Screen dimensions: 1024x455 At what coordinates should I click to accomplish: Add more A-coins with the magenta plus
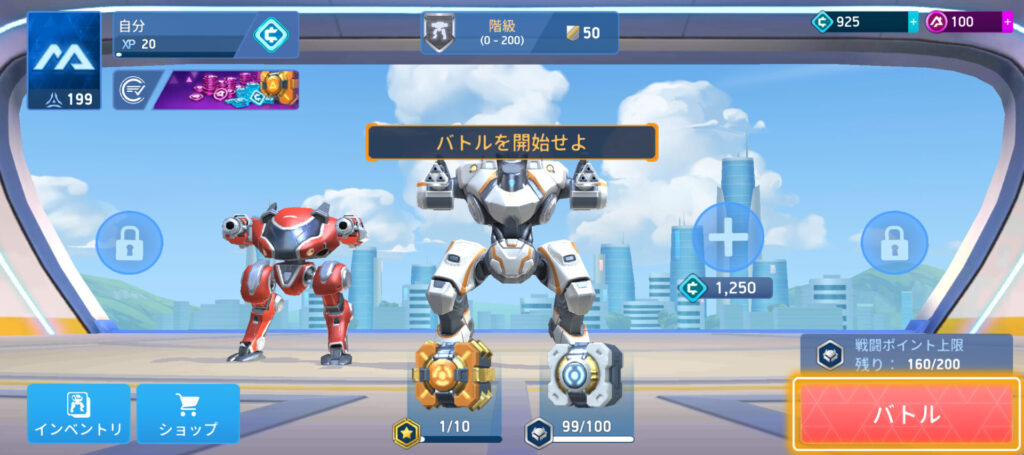pos(1007,22)
